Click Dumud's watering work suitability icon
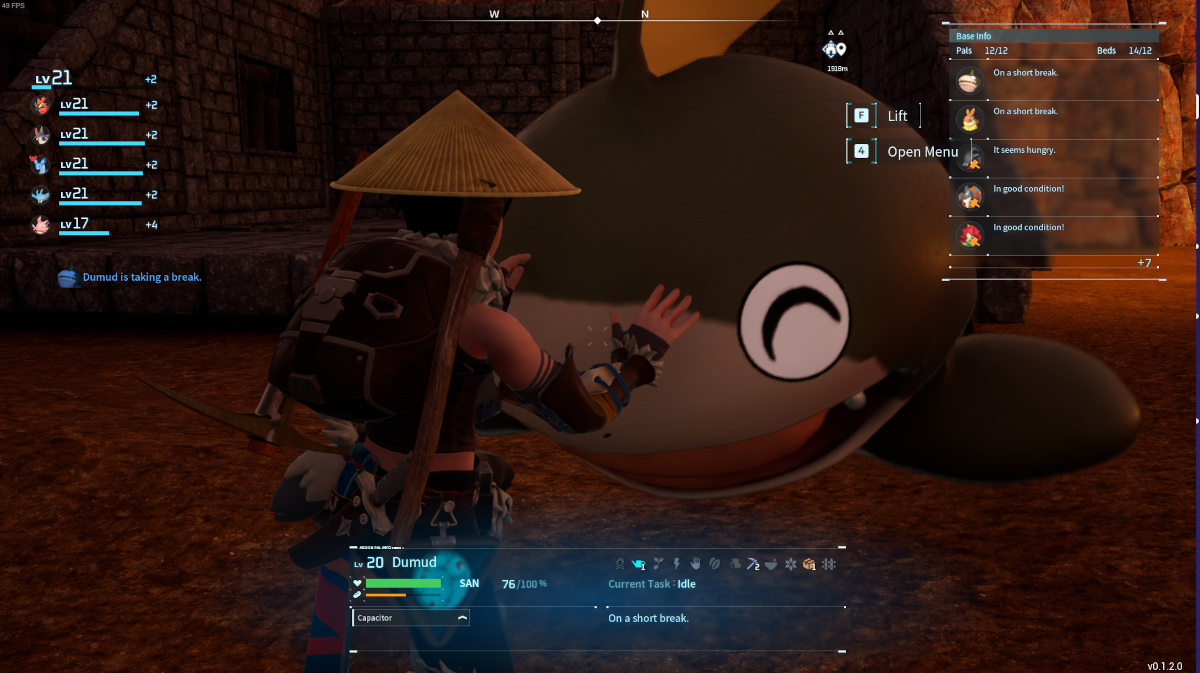The height and width of the screenshot is (673, 1200). pyautogui.click(x=638, y=565)
